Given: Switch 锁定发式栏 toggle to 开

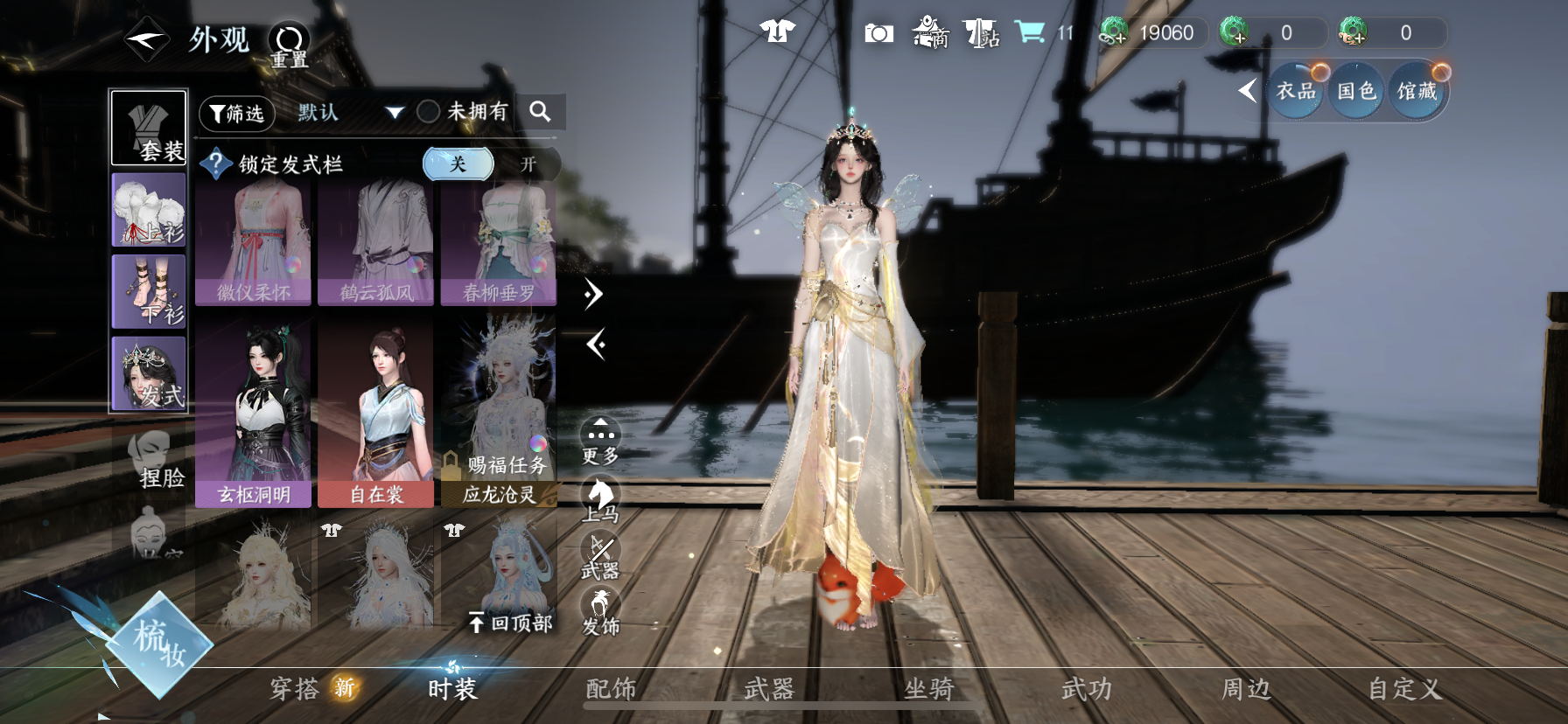Looking at the screenshot, I should point(528,164).
